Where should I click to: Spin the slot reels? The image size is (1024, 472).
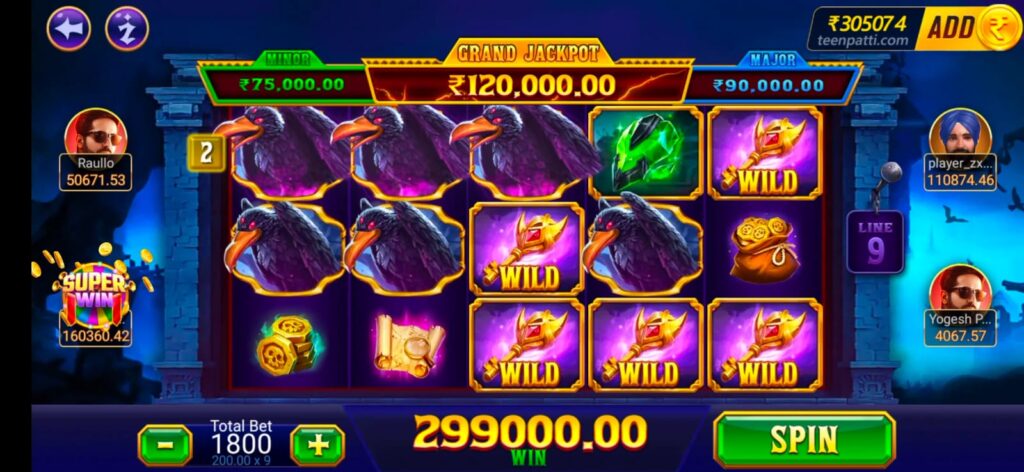pos(803,438)
